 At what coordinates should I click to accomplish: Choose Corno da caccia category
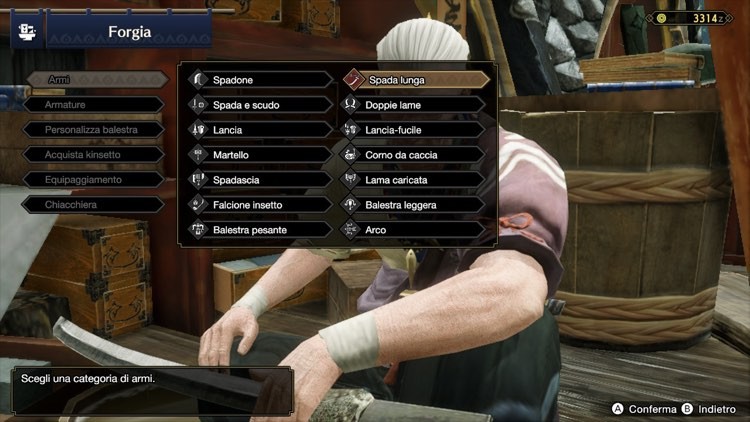(x=414, y=155)
